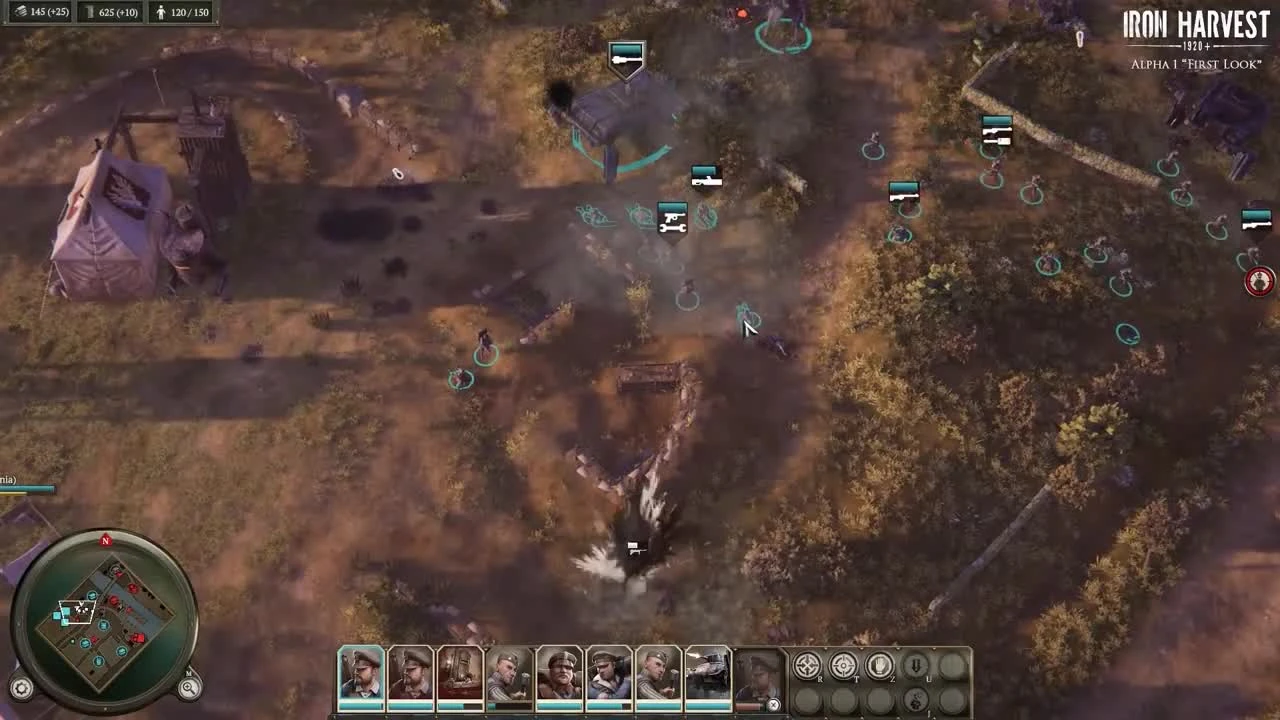1280x720 pixels.
Task: Select the wrench engineer squad icon on the battlefield
Action: [x=670, y=219]
